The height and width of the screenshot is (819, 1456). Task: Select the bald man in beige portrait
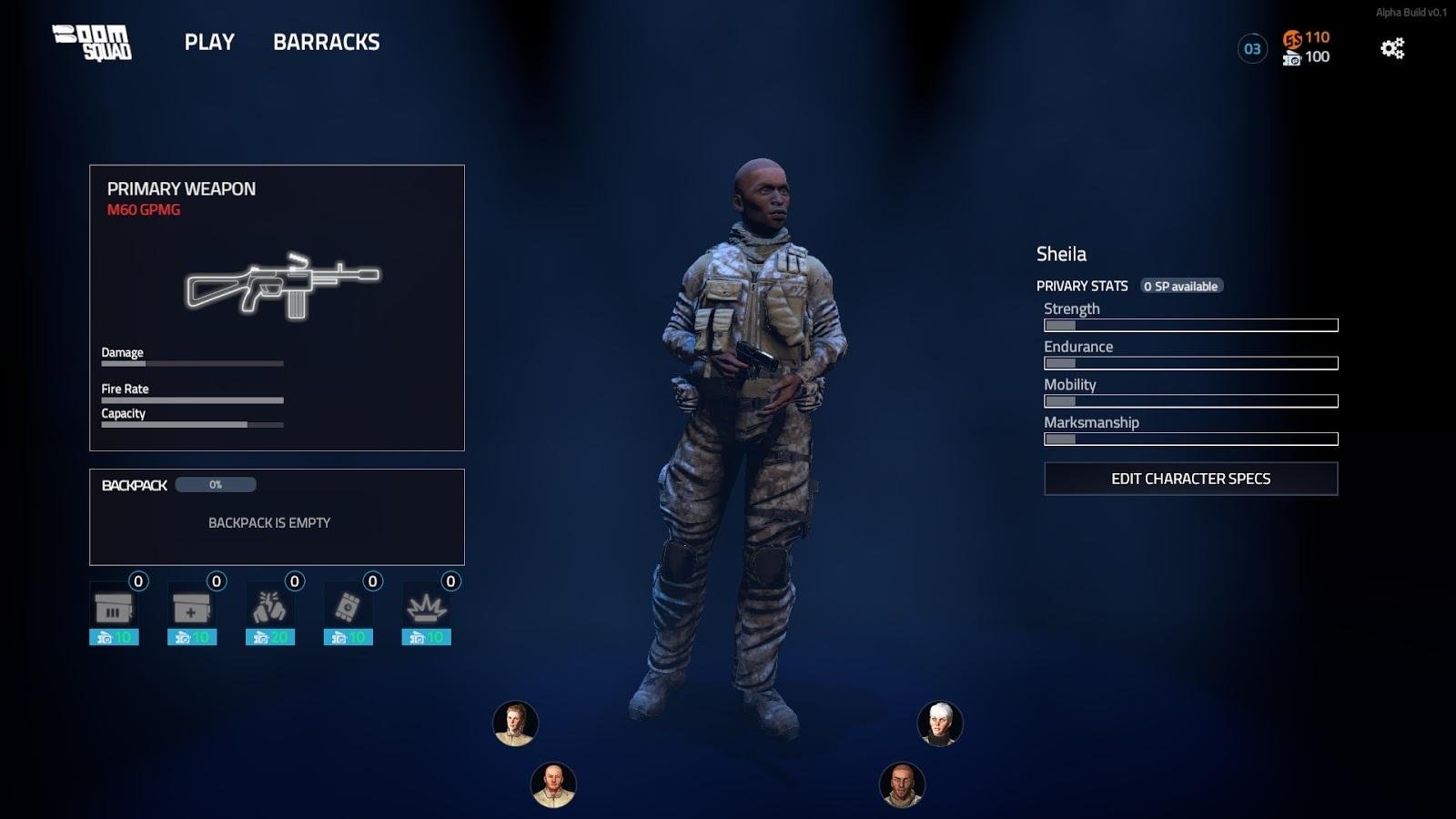(x=553, y=784)
